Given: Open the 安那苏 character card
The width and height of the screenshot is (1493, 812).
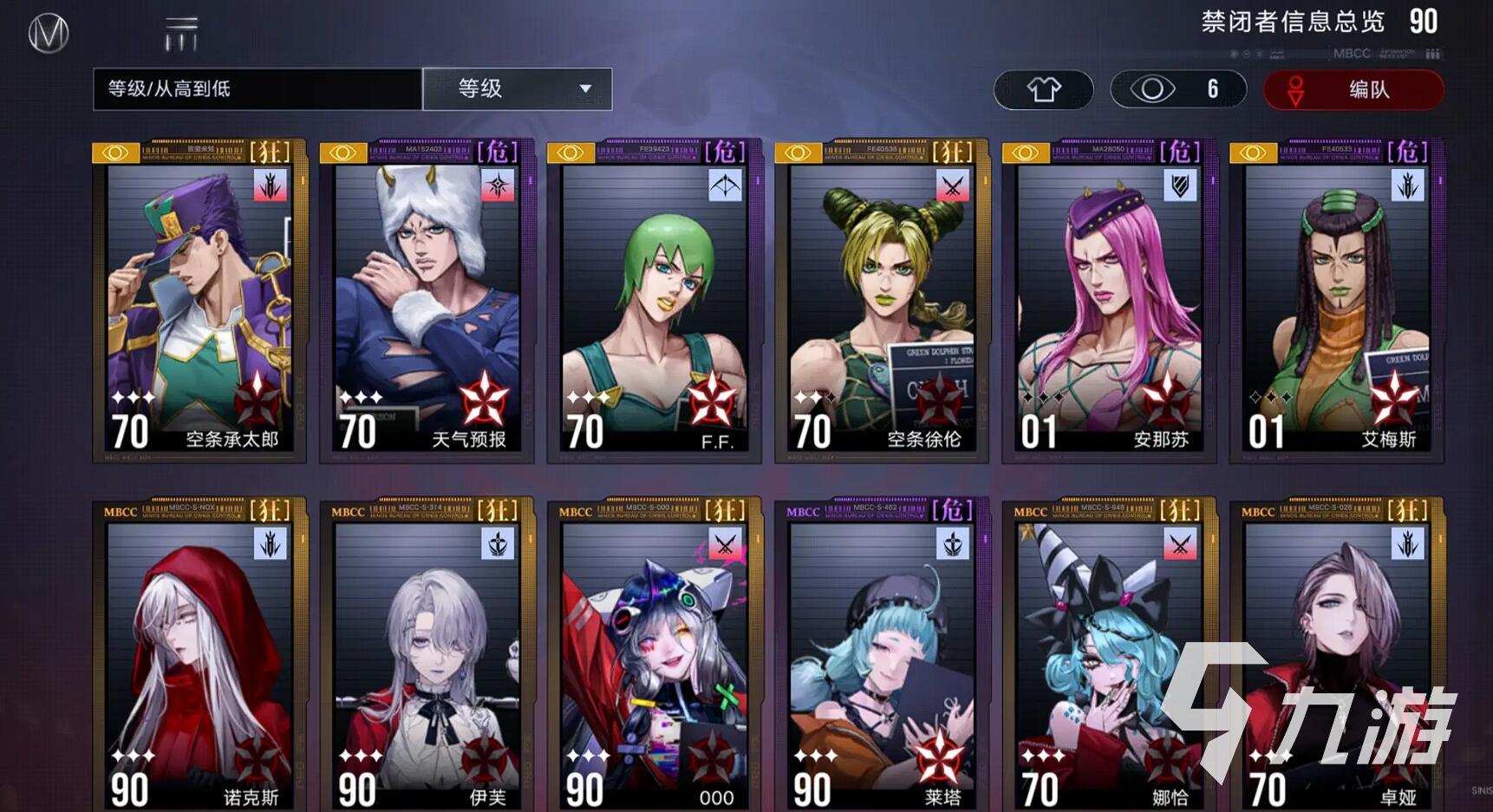Looking at the screenshot, I should click(1110, 302).
